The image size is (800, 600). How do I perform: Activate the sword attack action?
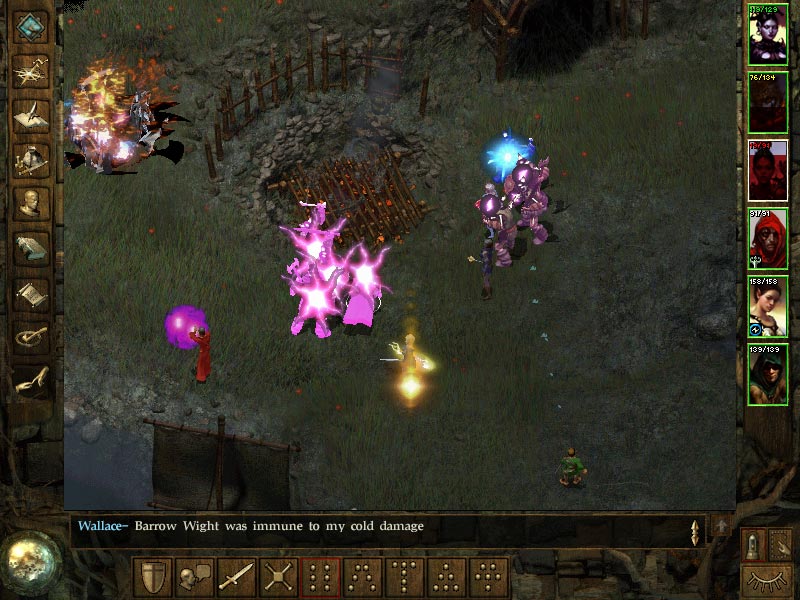point(235,577)
